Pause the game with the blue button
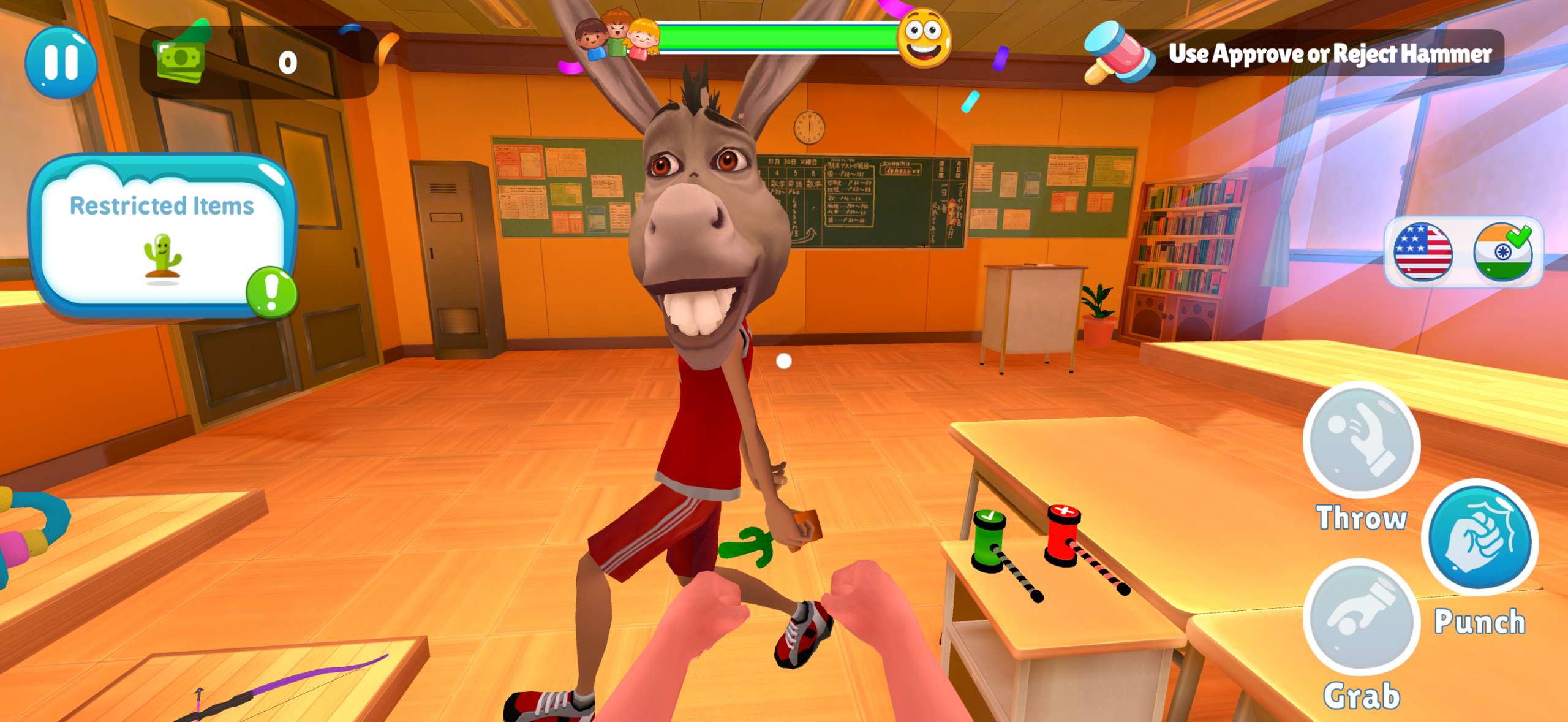The width and height of the screenshot is (1568, 722). (x=61, y=63)
